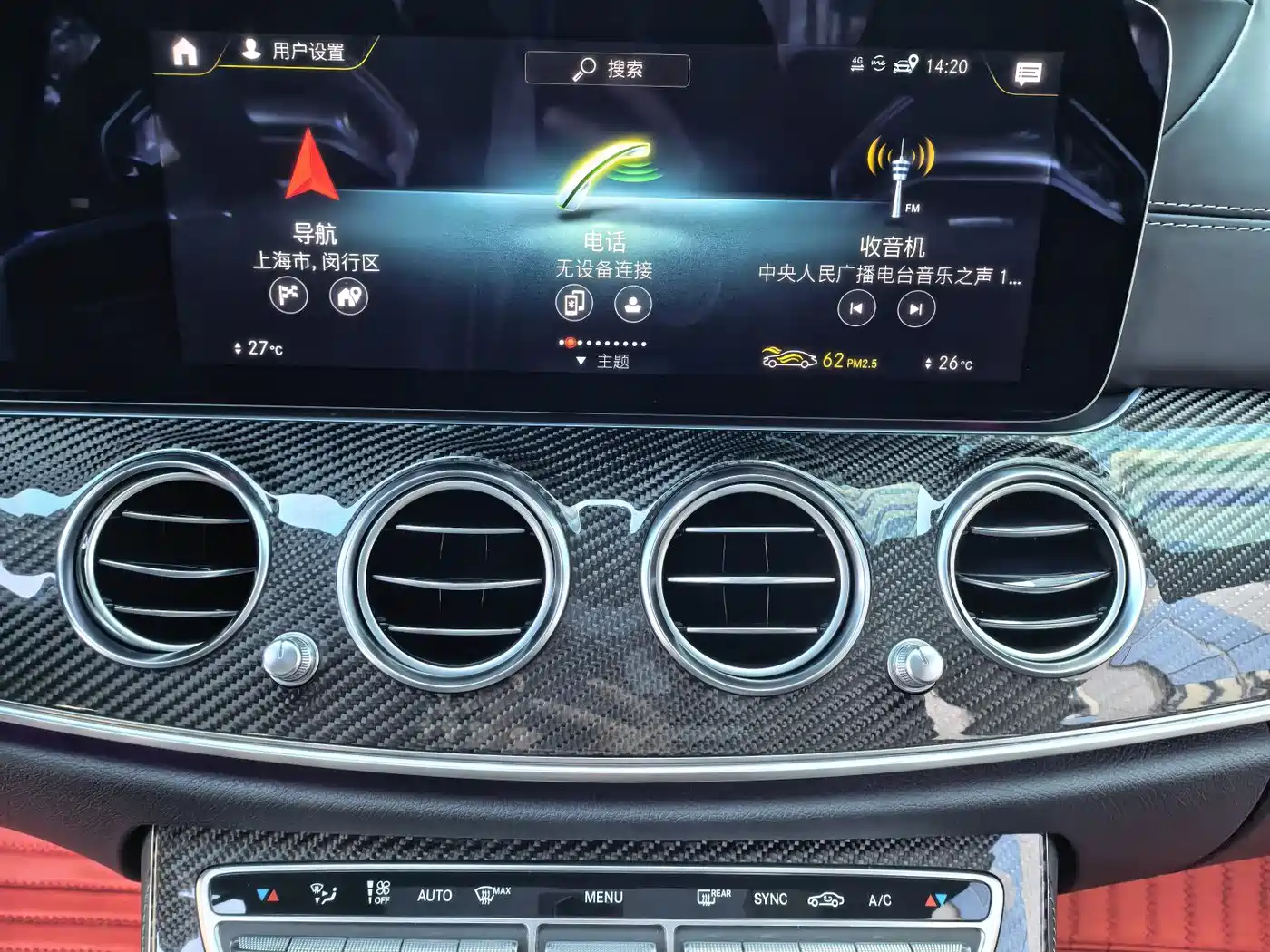Tap the contacts icon below 无设备连接
The image size is (1270, 952).
coord(635,306)
